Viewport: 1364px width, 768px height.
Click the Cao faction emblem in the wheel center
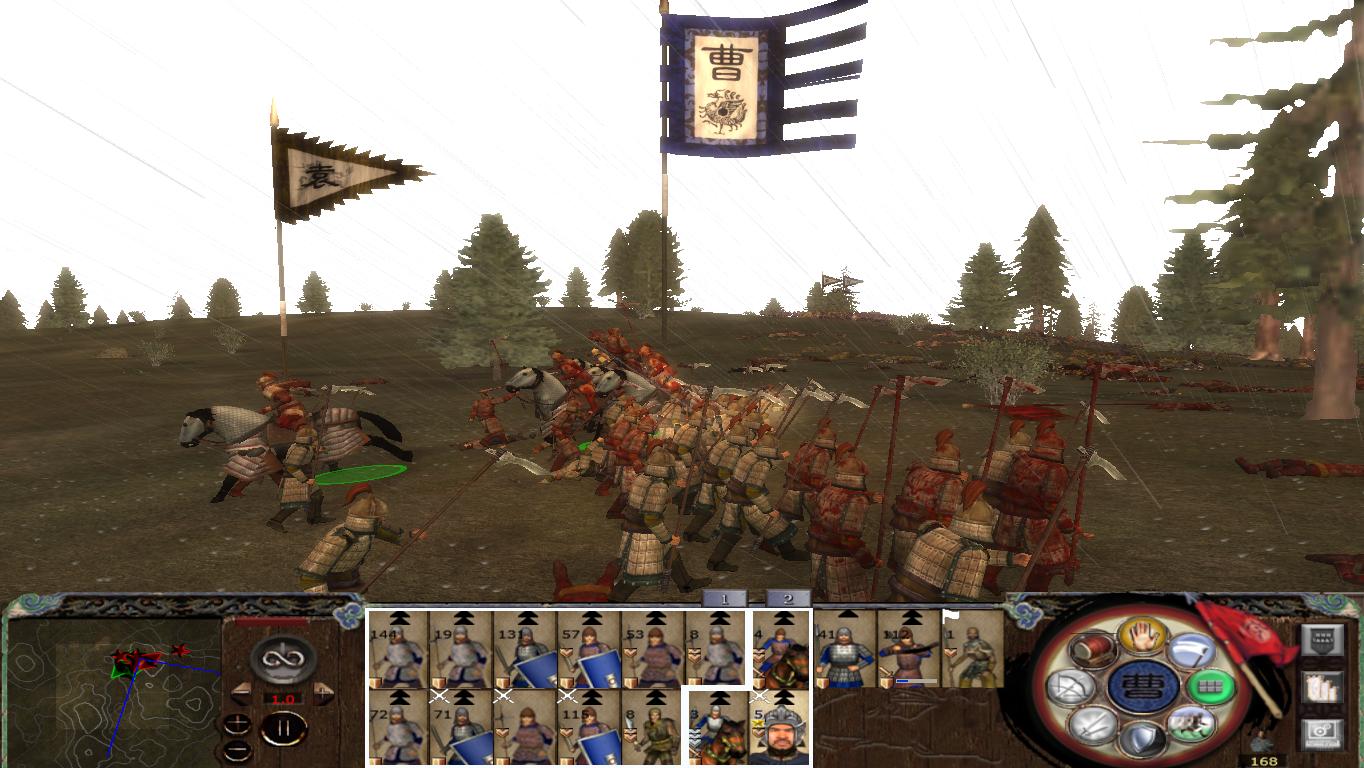(1143, 685)
